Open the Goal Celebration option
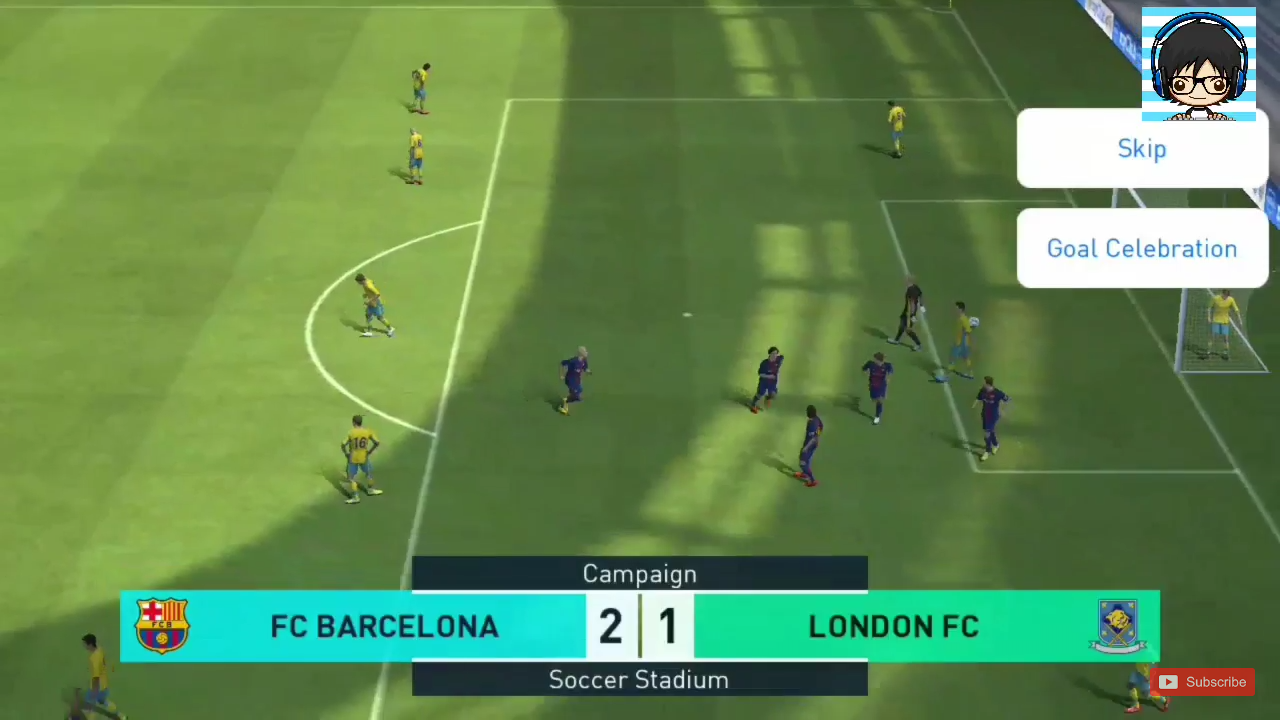The image size is (1280, 720). (1142, 248)
